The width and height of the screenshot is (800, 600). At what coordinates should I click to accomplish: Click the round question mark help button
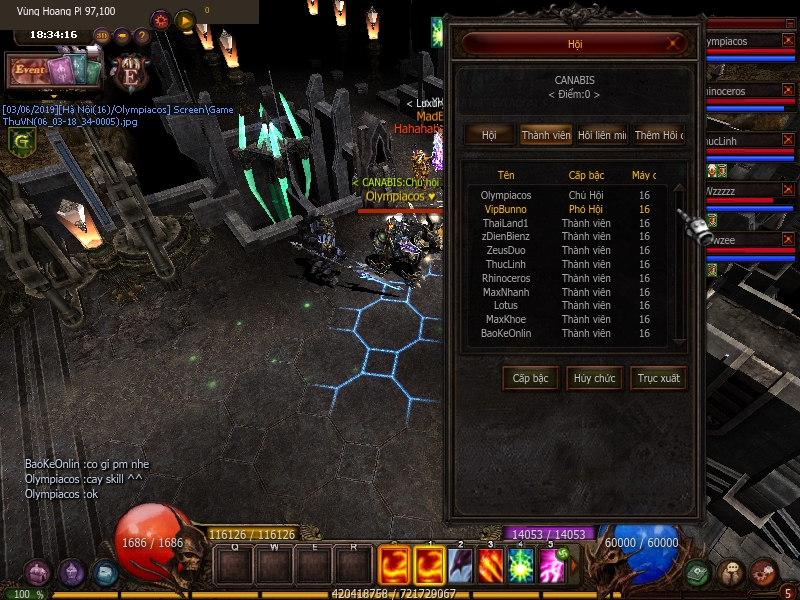tap(142, 36)
